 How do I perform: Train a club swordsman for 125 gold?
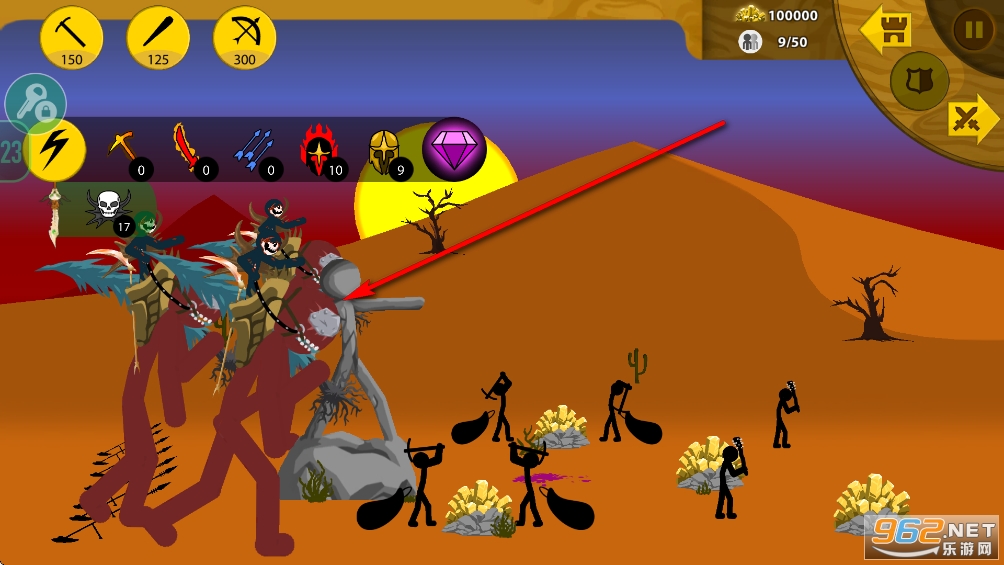(x=158, y=38)
